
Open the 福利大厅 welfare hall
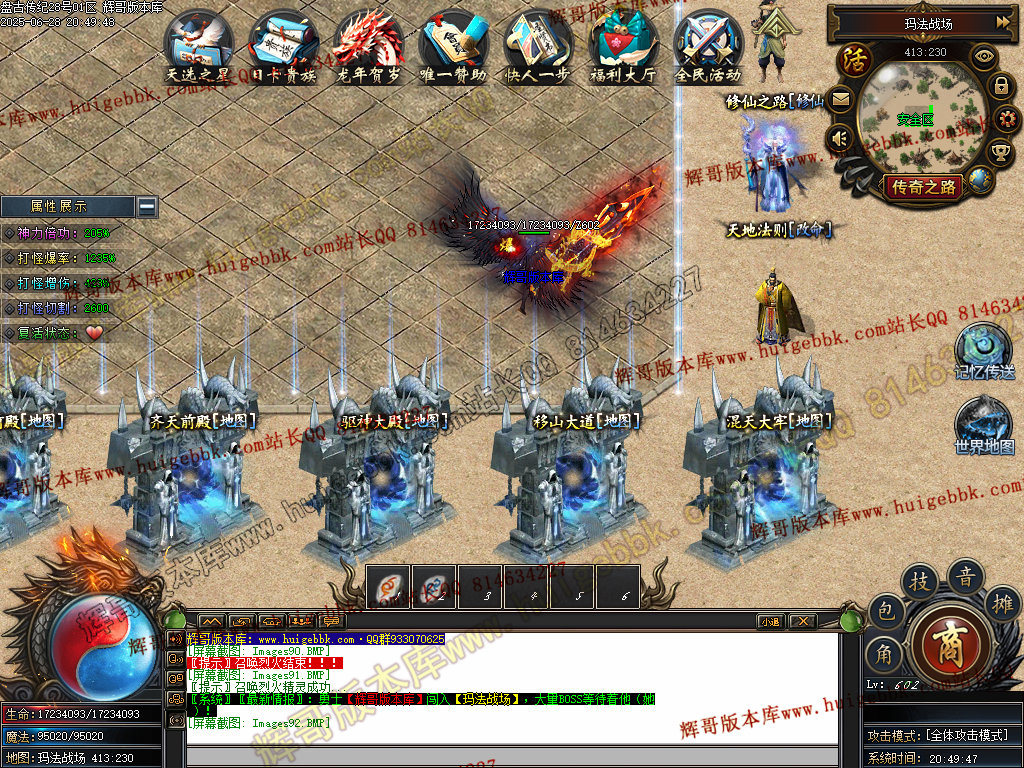pos(623,44)
